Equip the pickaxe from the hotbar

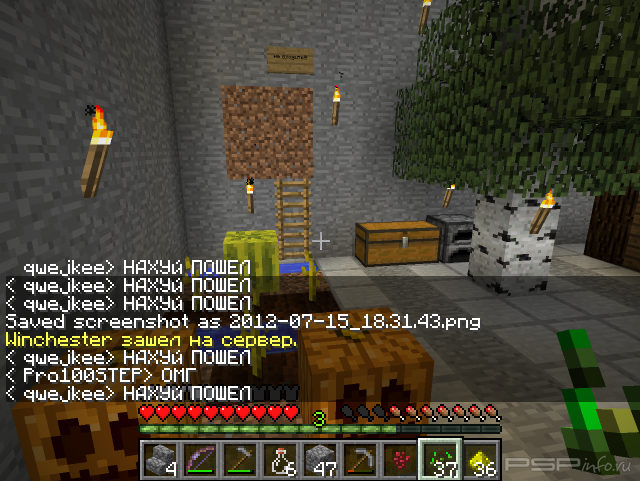point(360,460)
